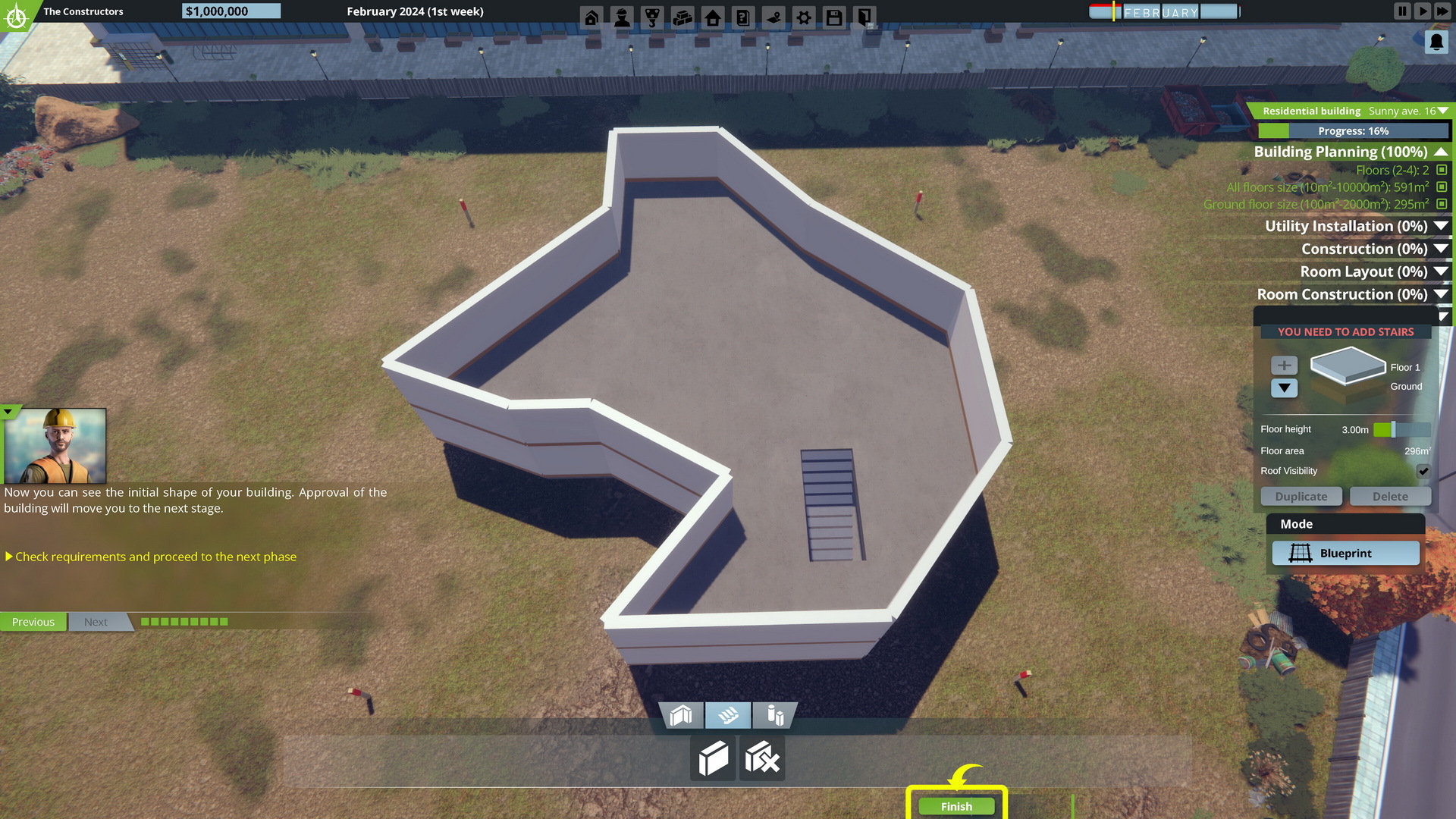
Task: Select the crane hook toolbar icon
Action: [x=653, y=16]
